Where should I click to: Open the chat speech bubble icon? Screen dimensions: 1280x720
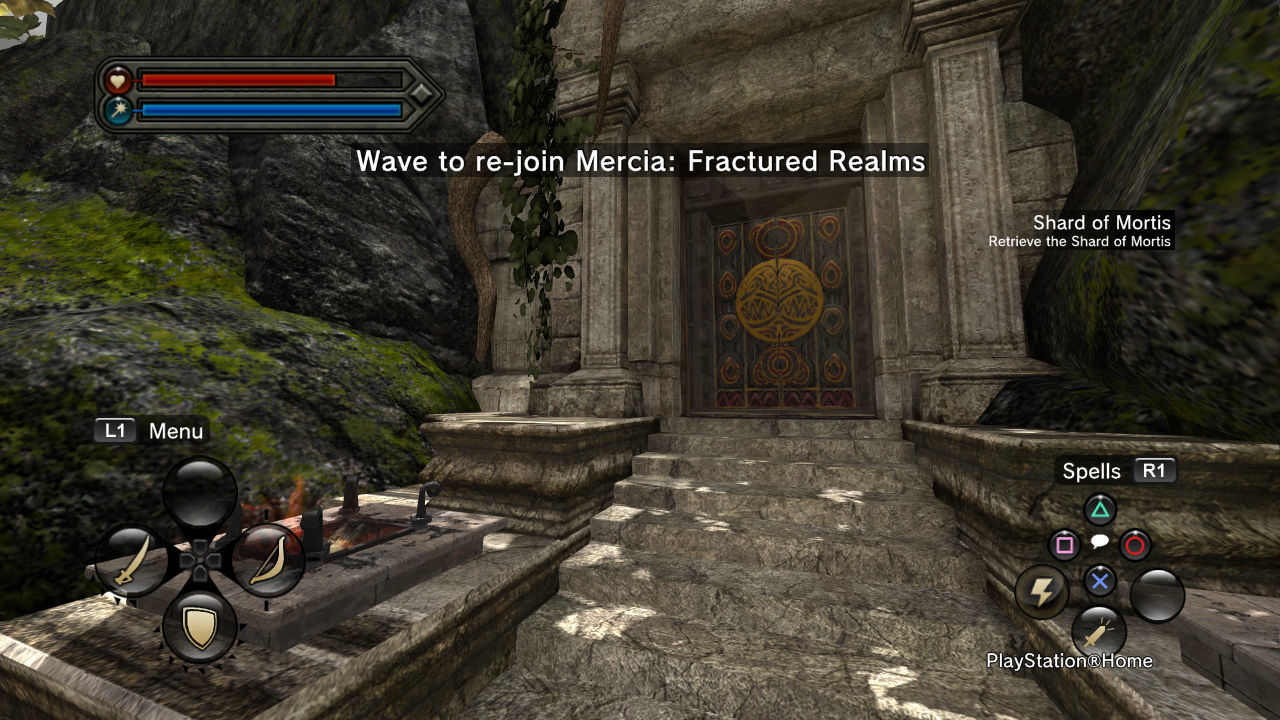[x=1099, y=541]
